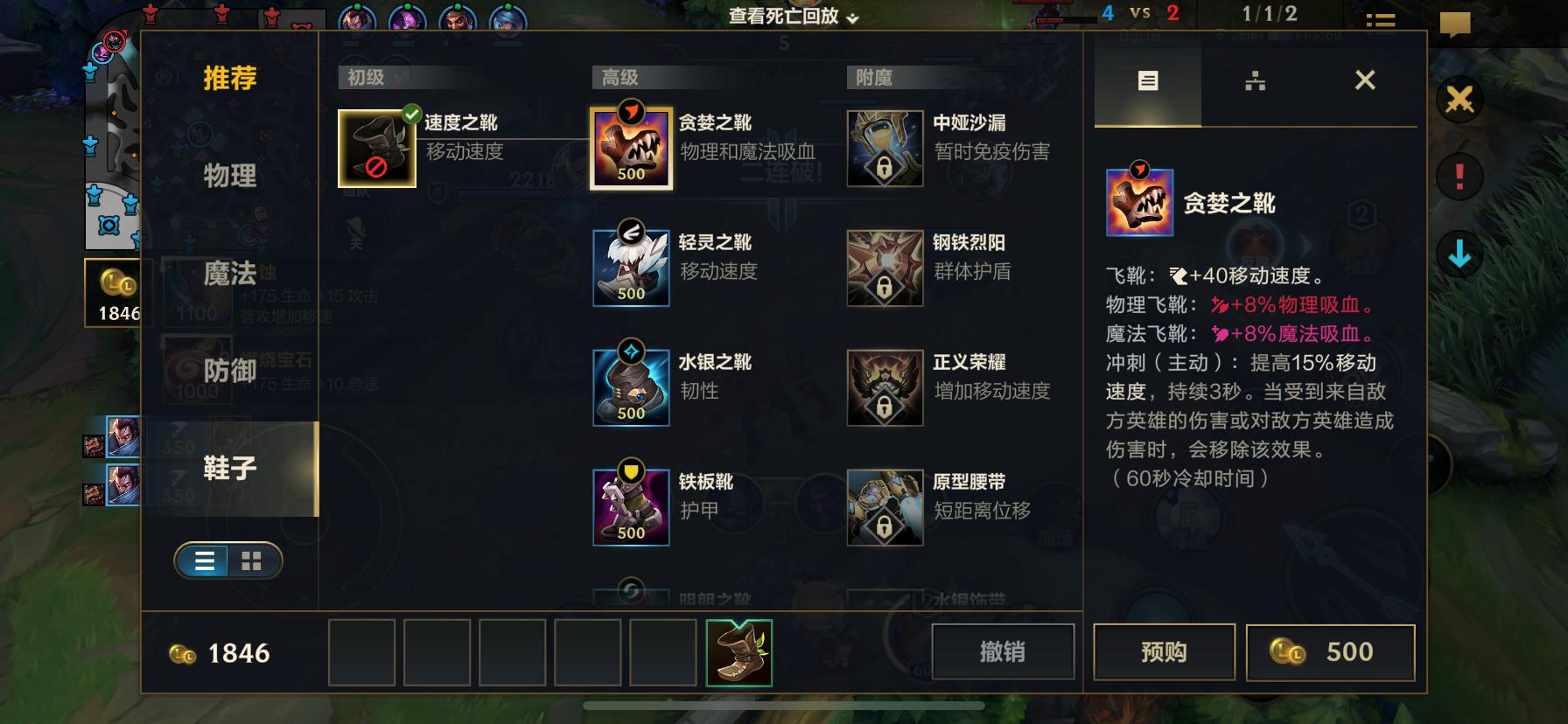Switch to grid view layout
1568x724 pixels.
252,561
